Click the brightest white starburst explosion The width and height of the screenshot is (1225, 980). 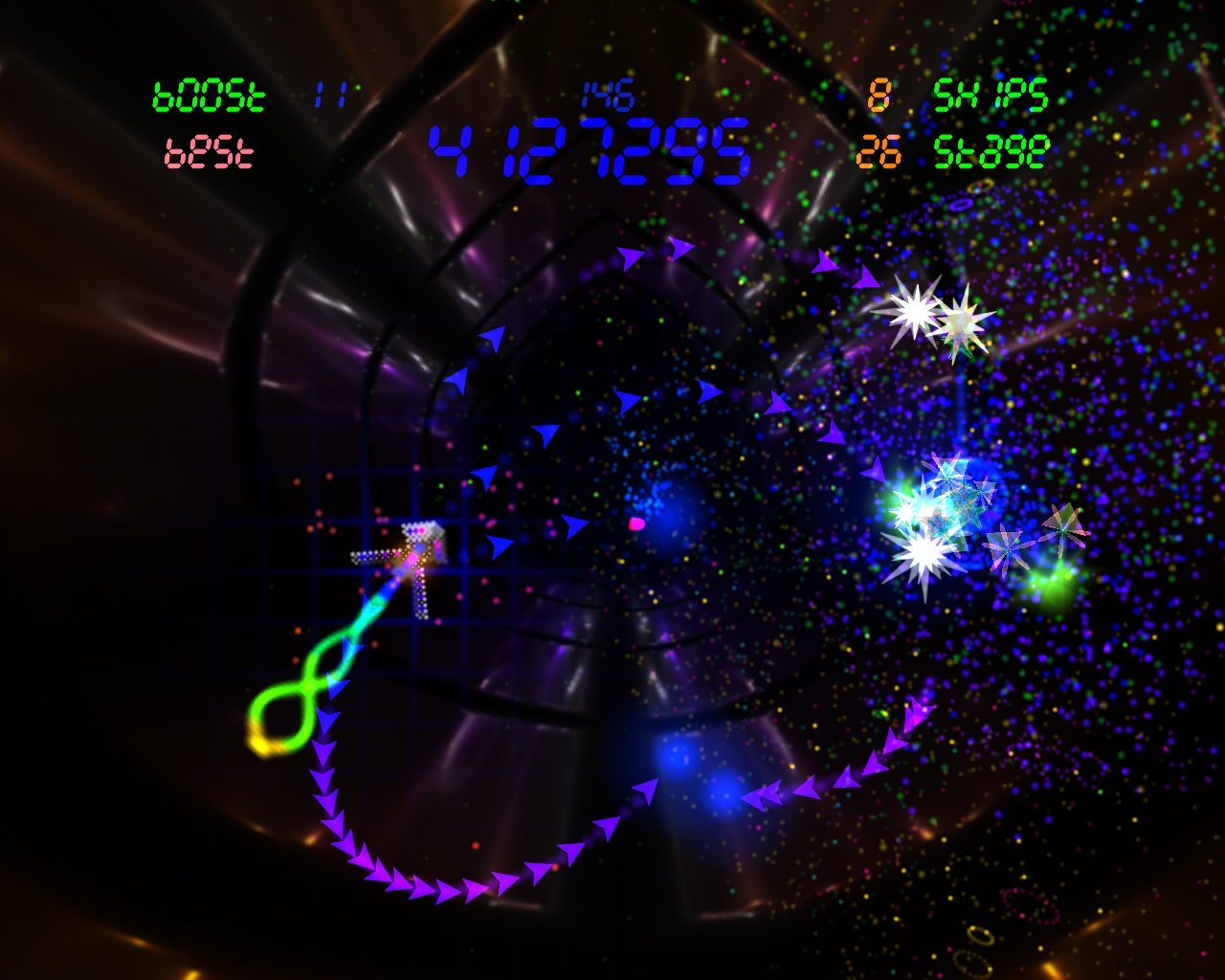(916, 311)
